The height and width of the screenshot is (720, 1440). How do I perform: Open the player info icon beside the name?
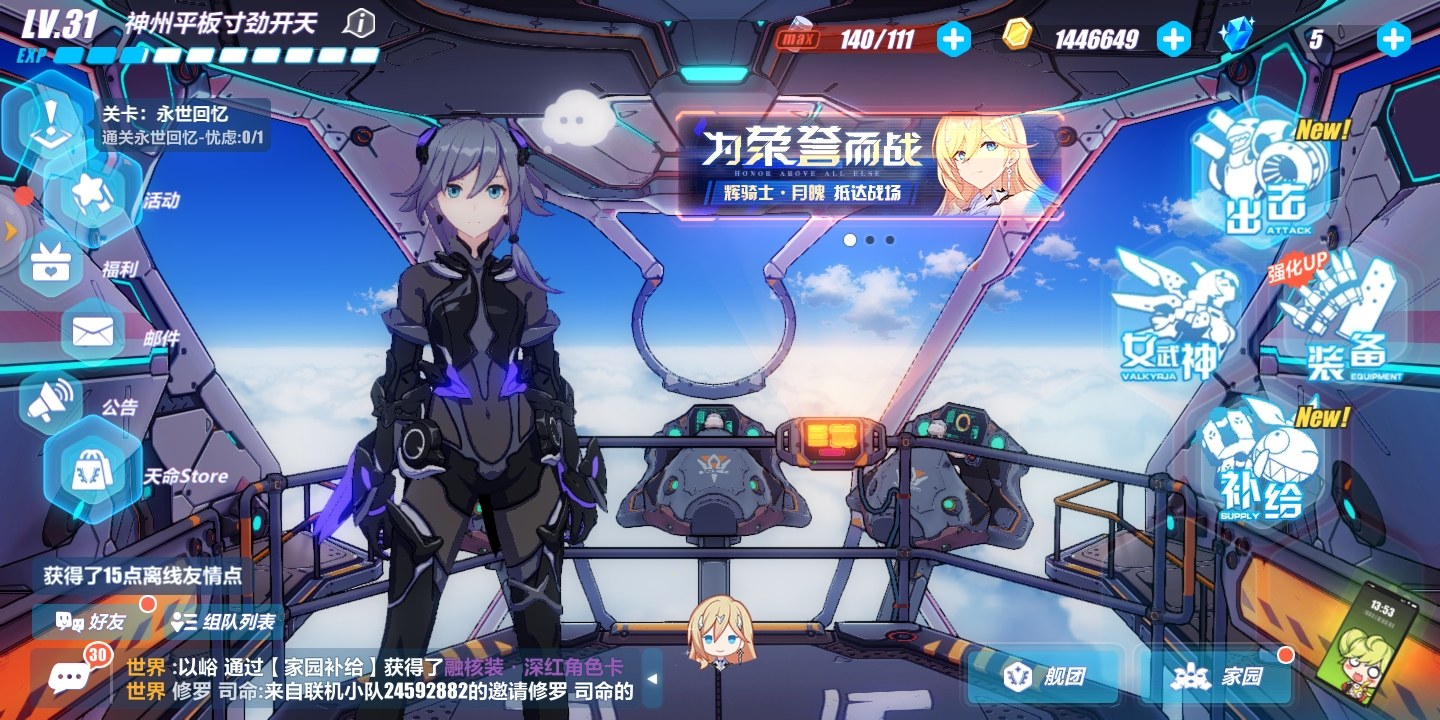point(358,23)
